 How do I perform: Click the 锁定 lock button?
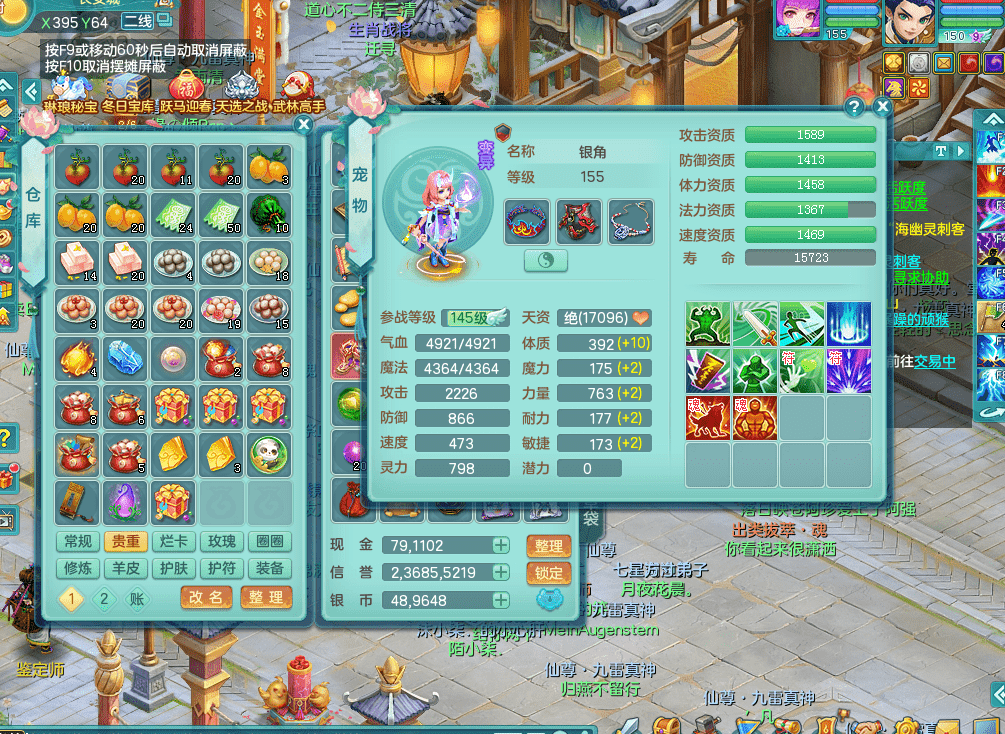[x=548, y=573]
